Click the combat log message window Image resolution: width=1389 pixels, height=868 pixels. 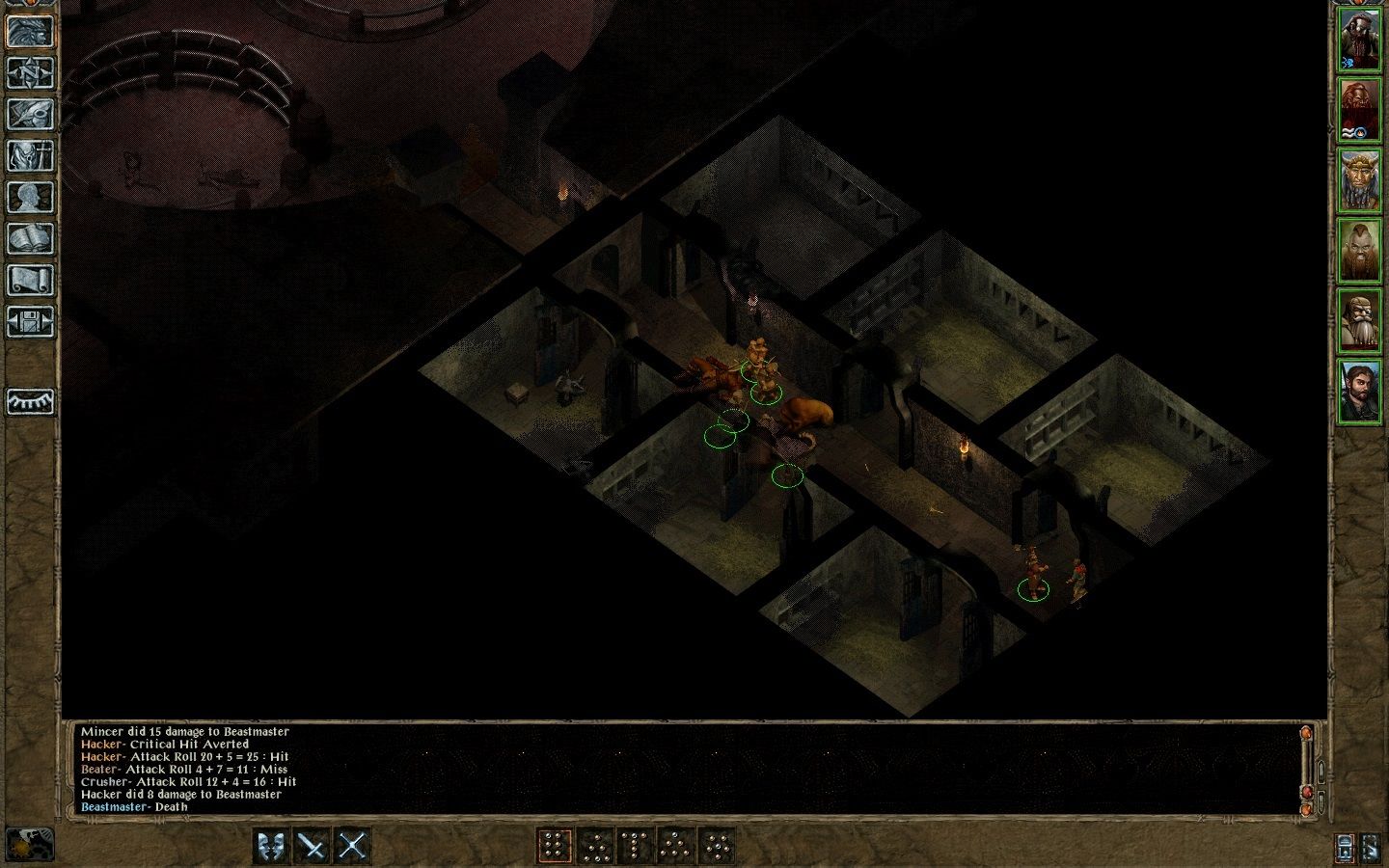(x=675, y=769)
